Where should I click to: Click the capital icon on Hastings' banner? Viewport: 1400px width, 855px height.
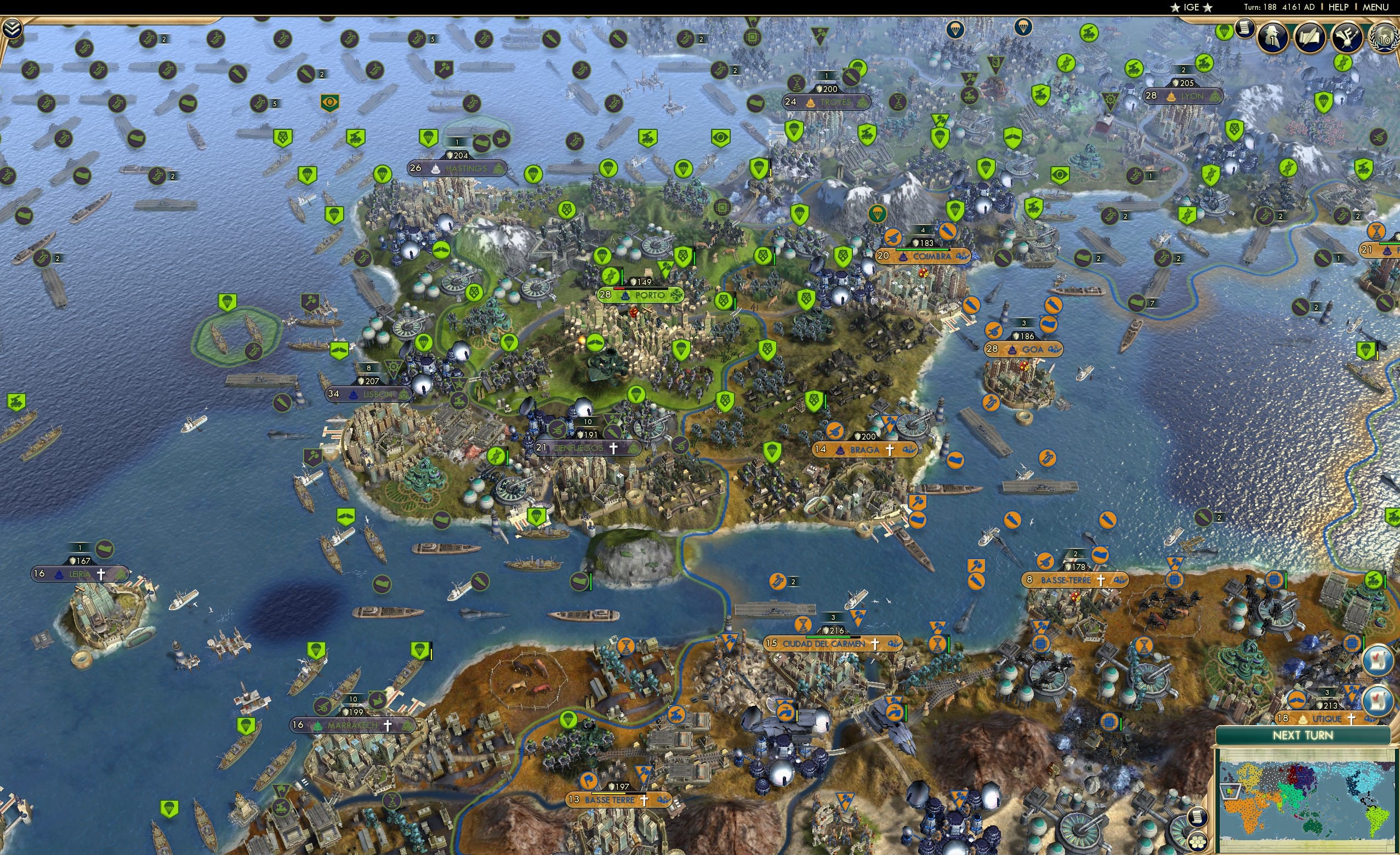436,170
